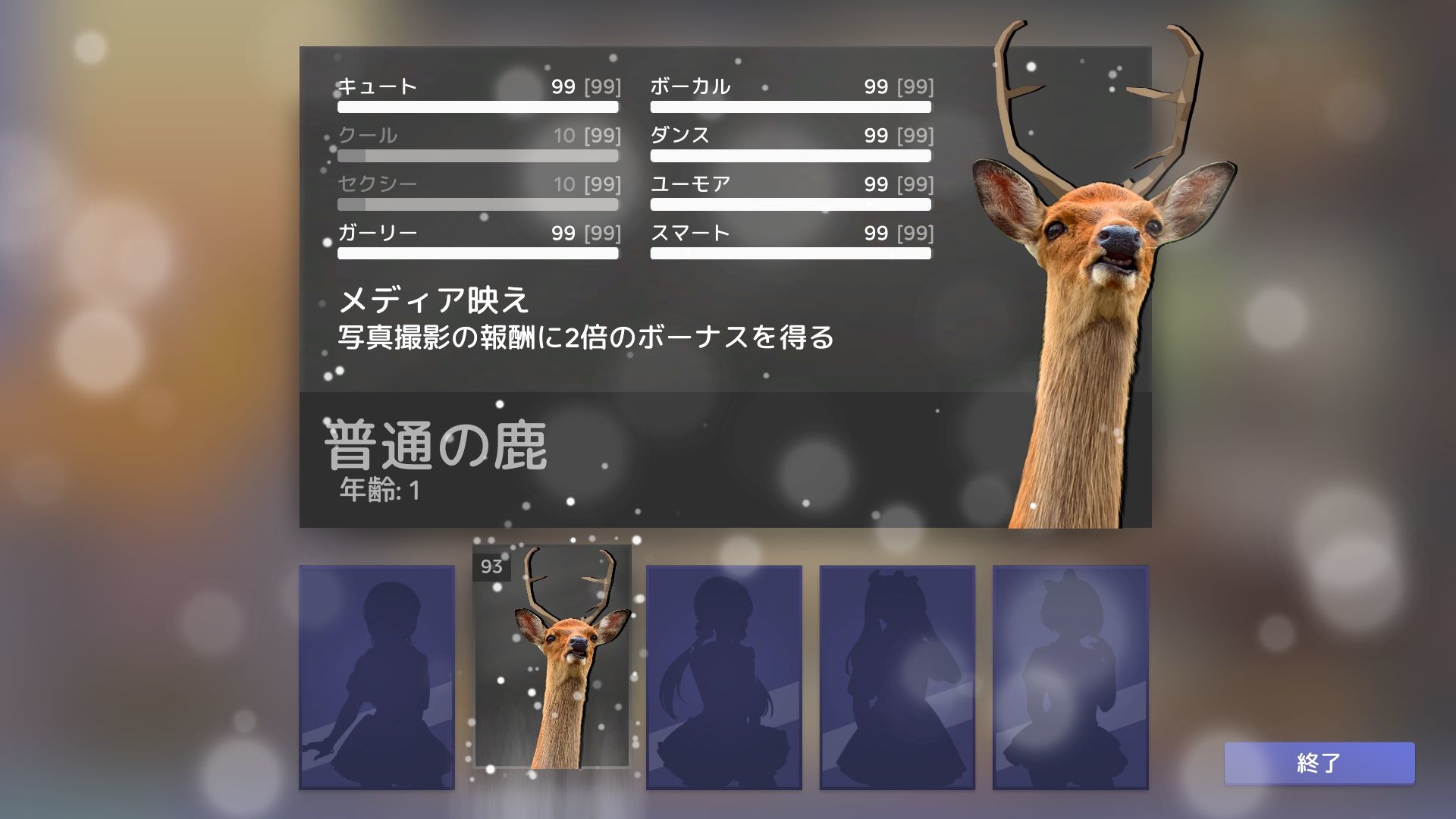The image size is (1456, 819).
Task: Click the スマート stat bar
Action: pos(789,253)
